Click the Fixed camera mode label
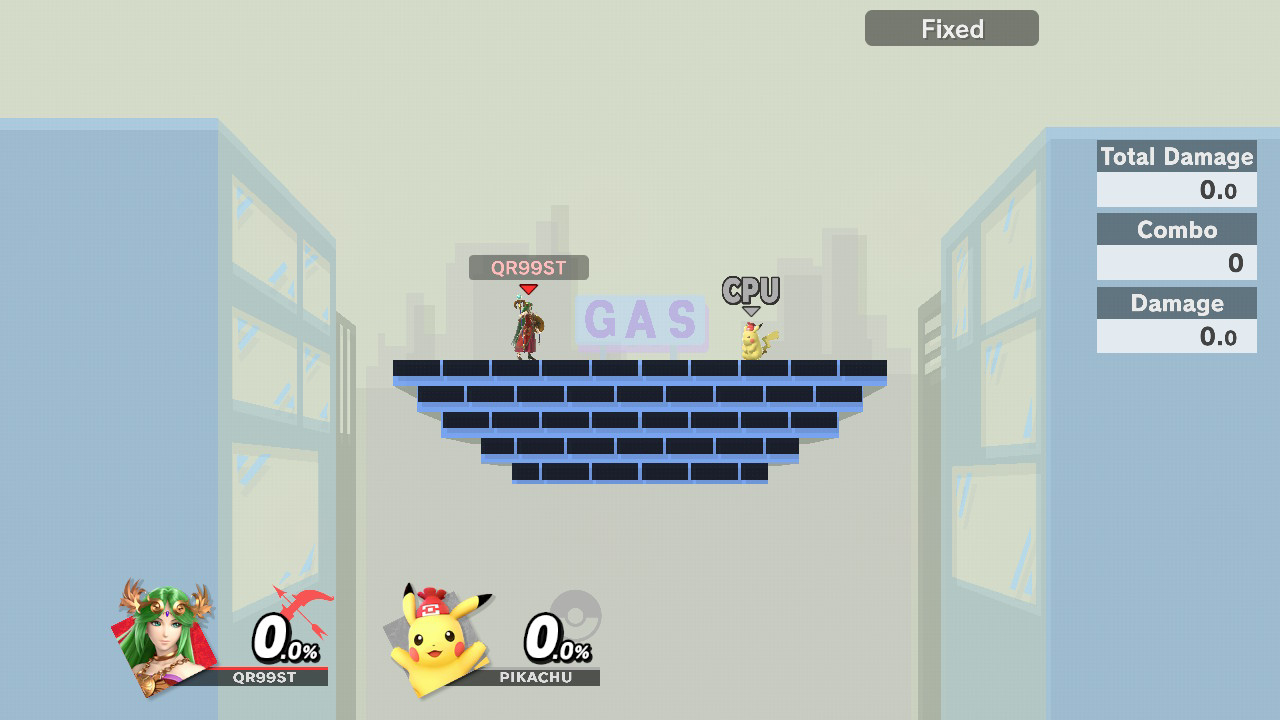This screenshot has width=1280, height=720. click(x=951, y=29)
